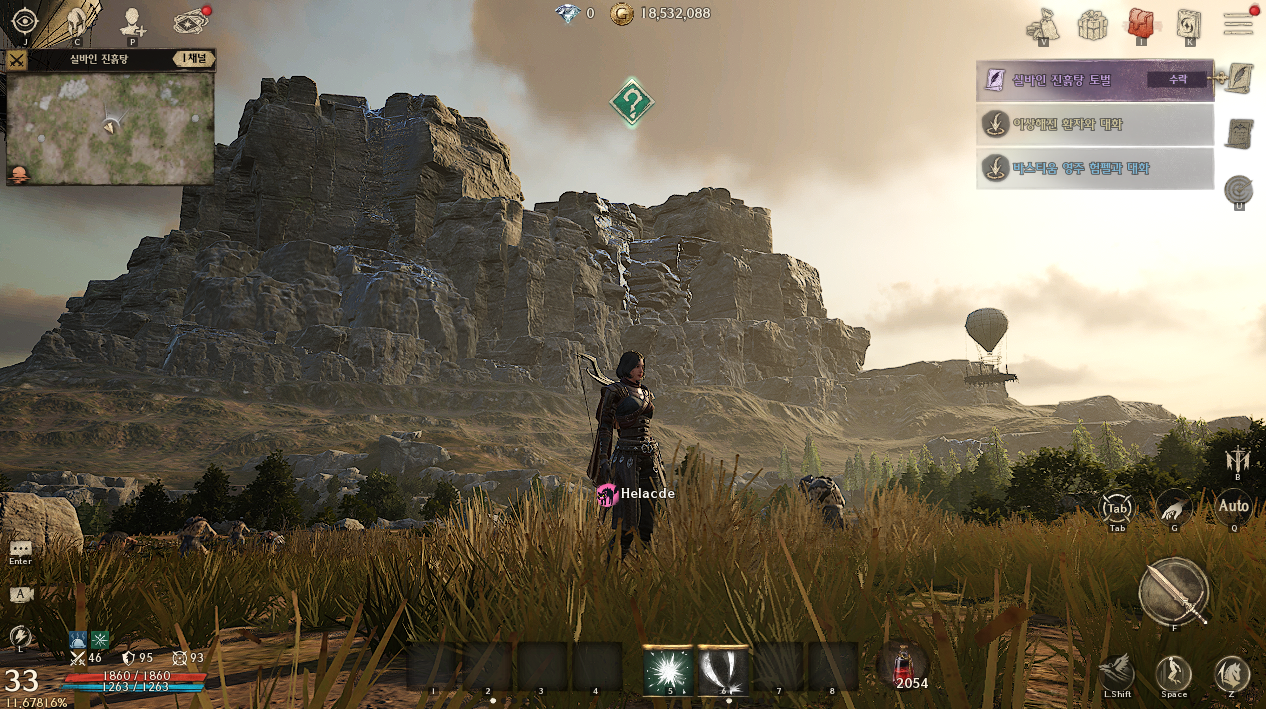The width and height of the screenshot is (1266, 709).
Task: Open the hamburger main menu
Action: (x=1238, y=23)
